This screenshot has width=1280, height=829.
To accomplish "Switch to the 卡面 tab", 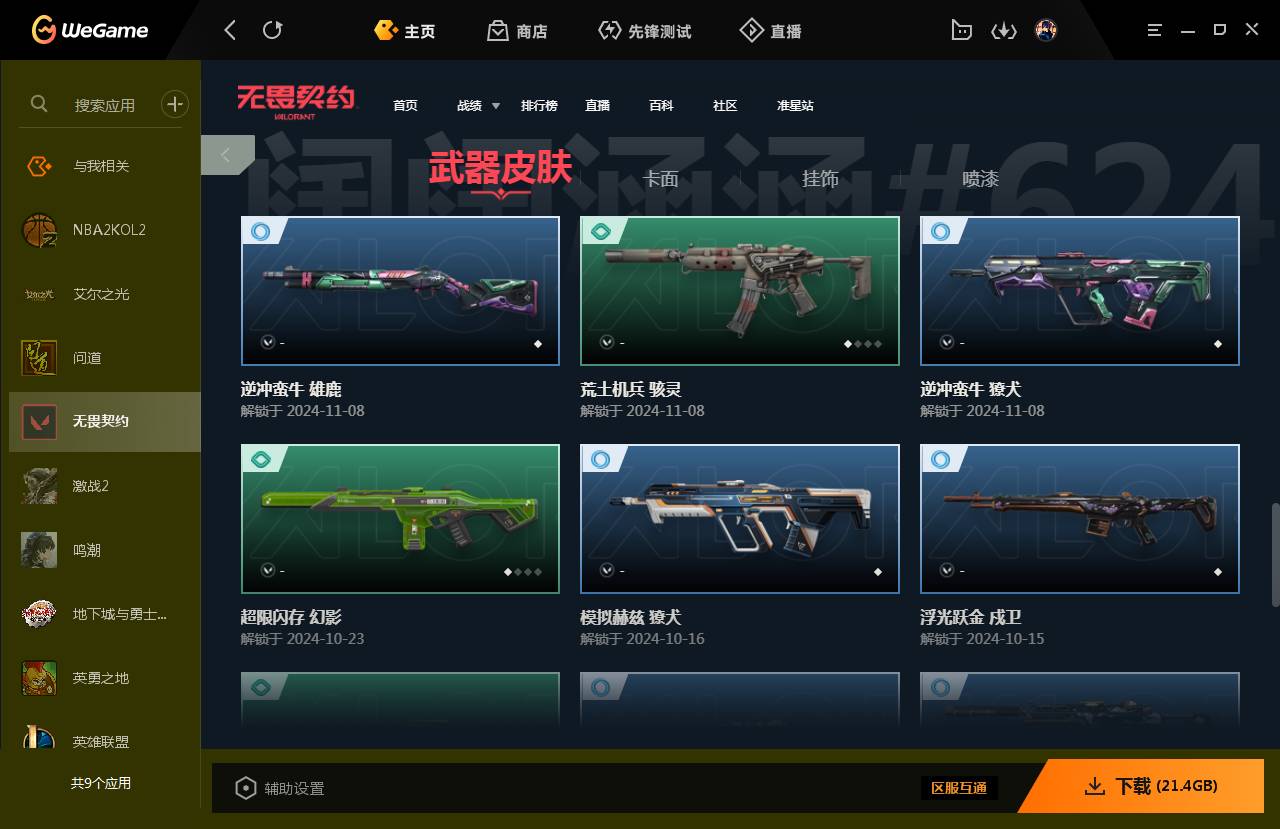I will (663, 179).
